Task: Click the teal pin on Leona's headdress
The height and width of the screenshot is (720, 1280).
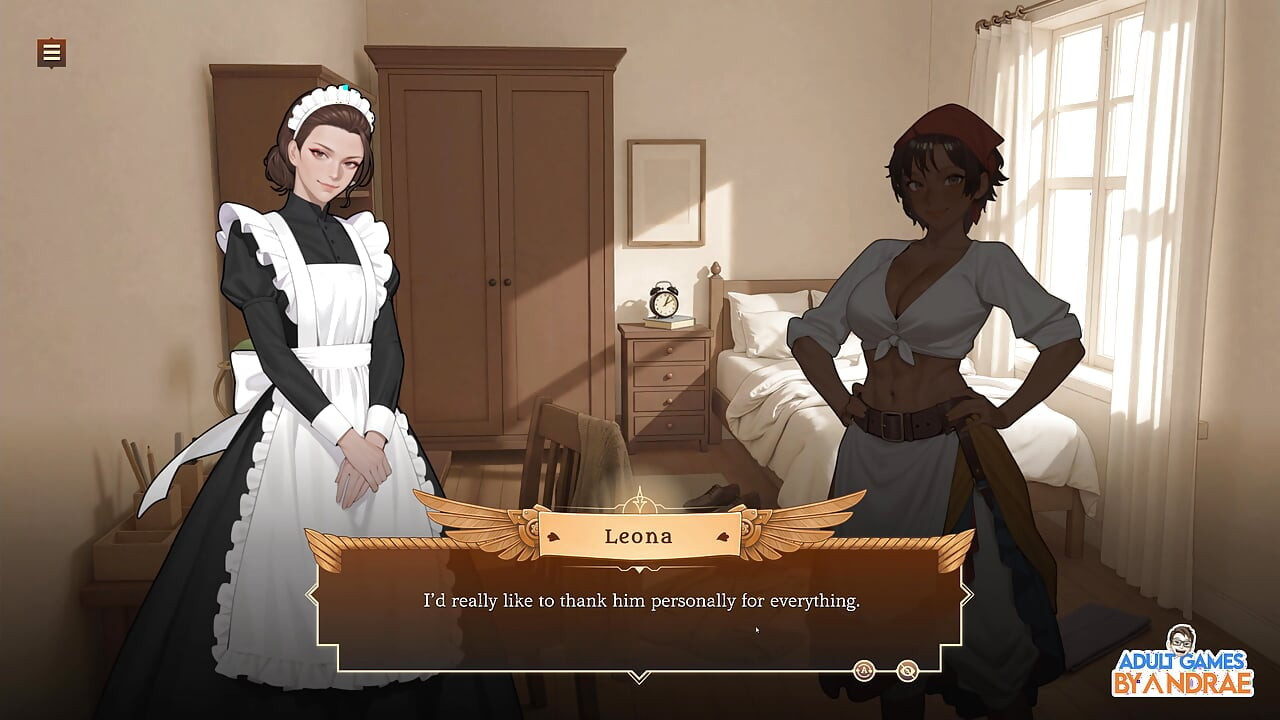Action: point(344,89)
